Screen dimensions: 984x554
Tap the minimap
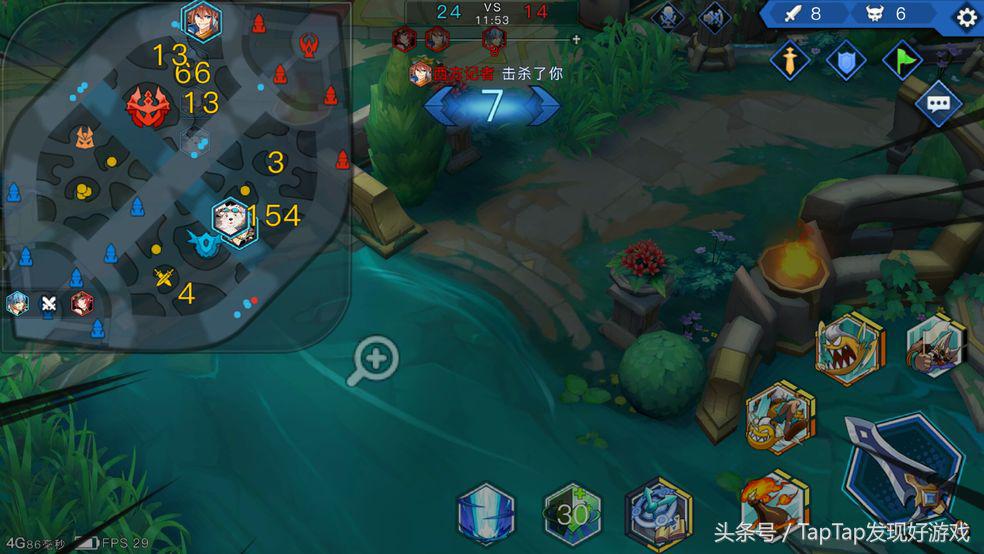point(175,175)
